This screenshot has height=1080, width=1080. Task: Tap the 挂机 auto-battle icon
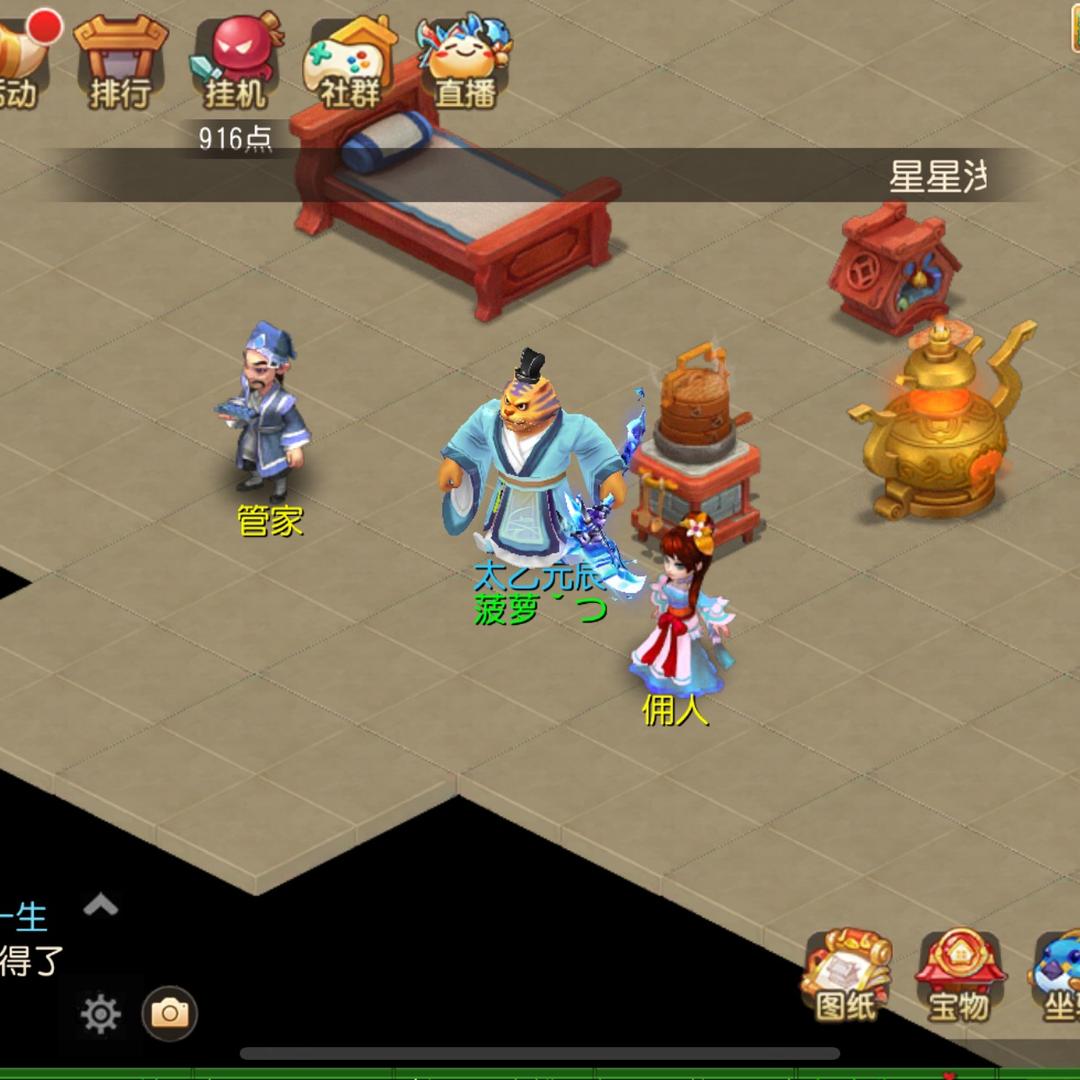(x=236, y=60)
